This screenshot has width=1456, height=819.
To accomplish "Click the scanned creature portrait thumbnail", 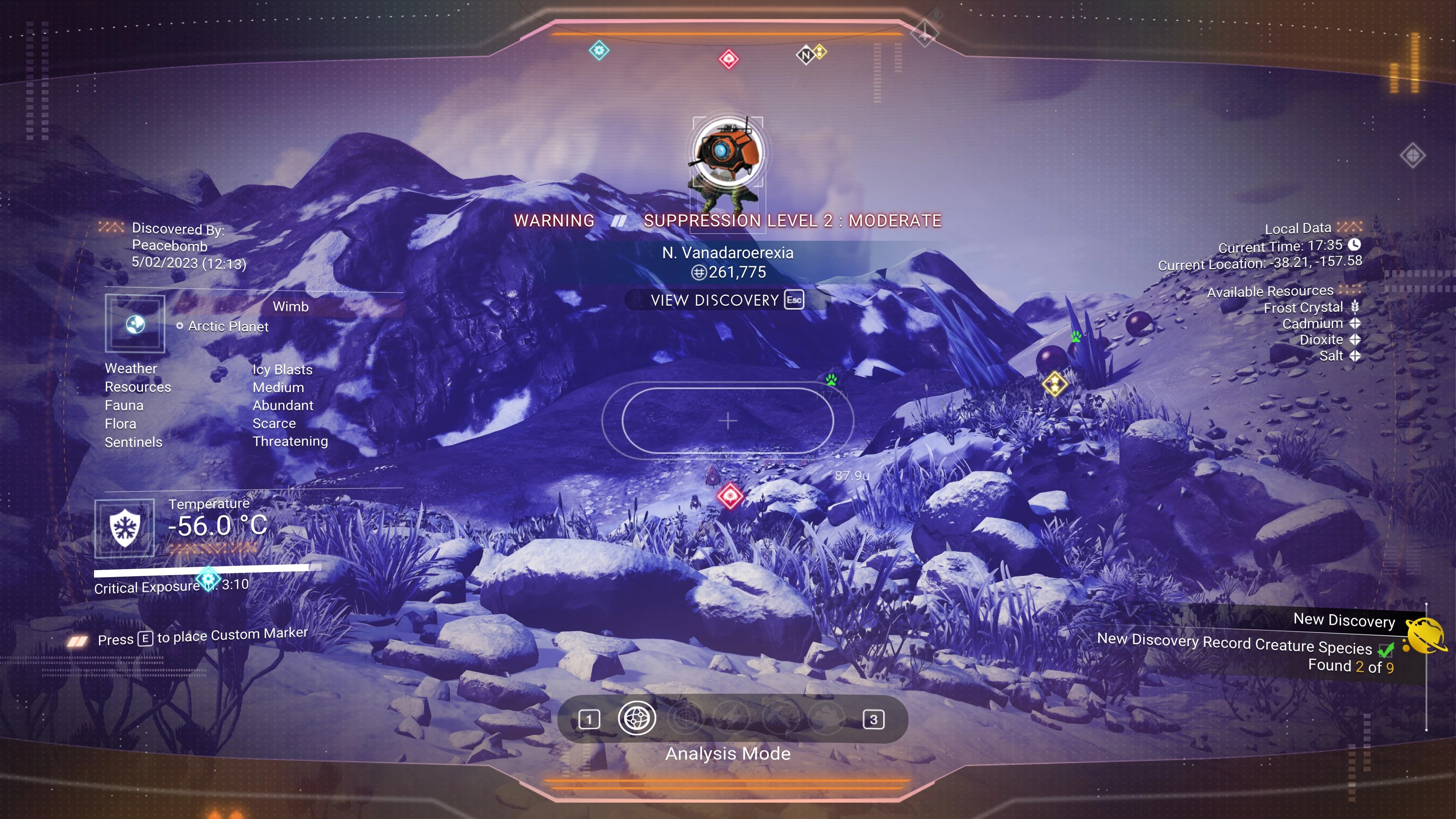I will (x=728, y=152).
